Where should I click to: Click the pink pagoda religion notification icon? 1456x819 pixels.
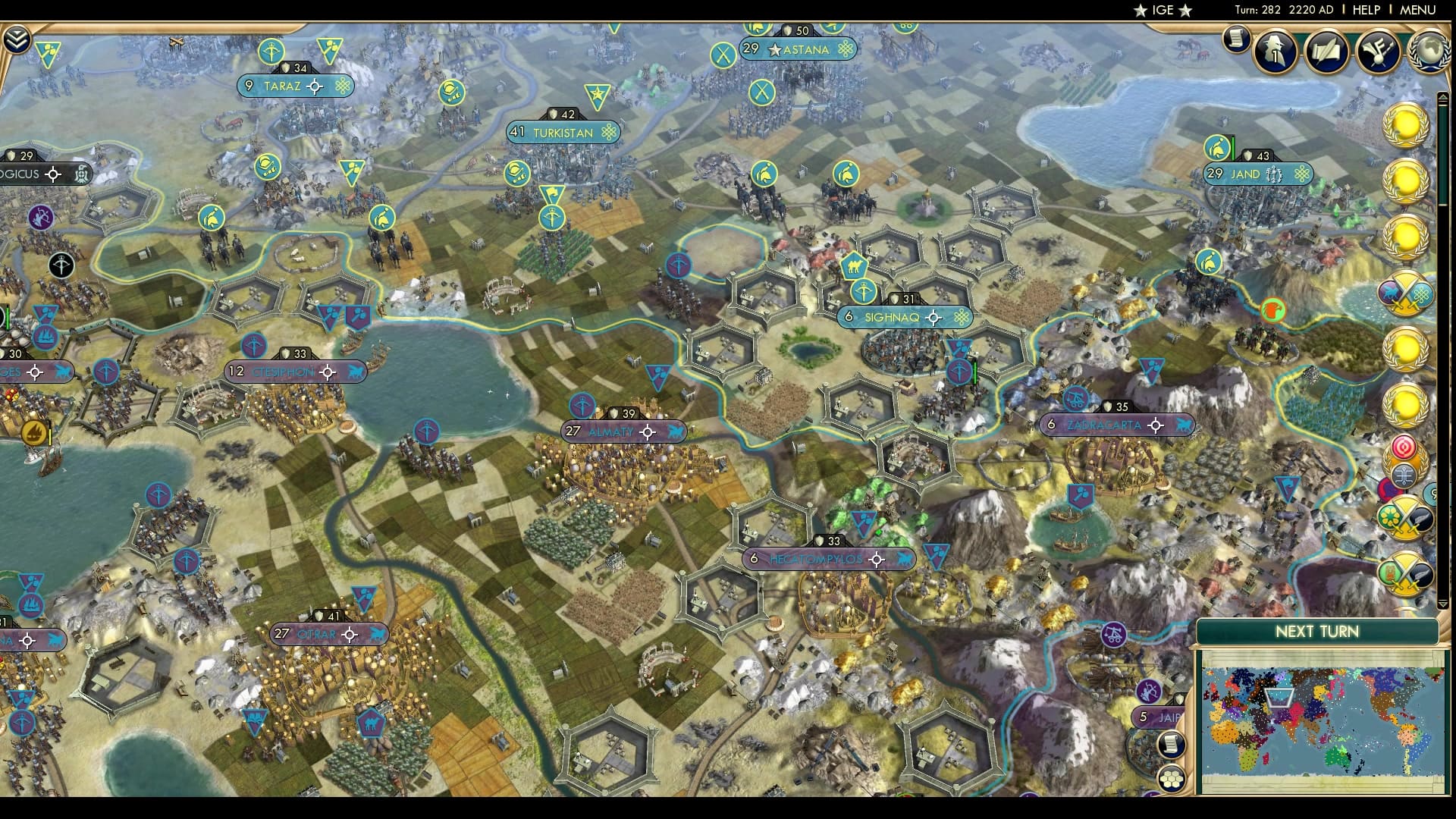1404,446
